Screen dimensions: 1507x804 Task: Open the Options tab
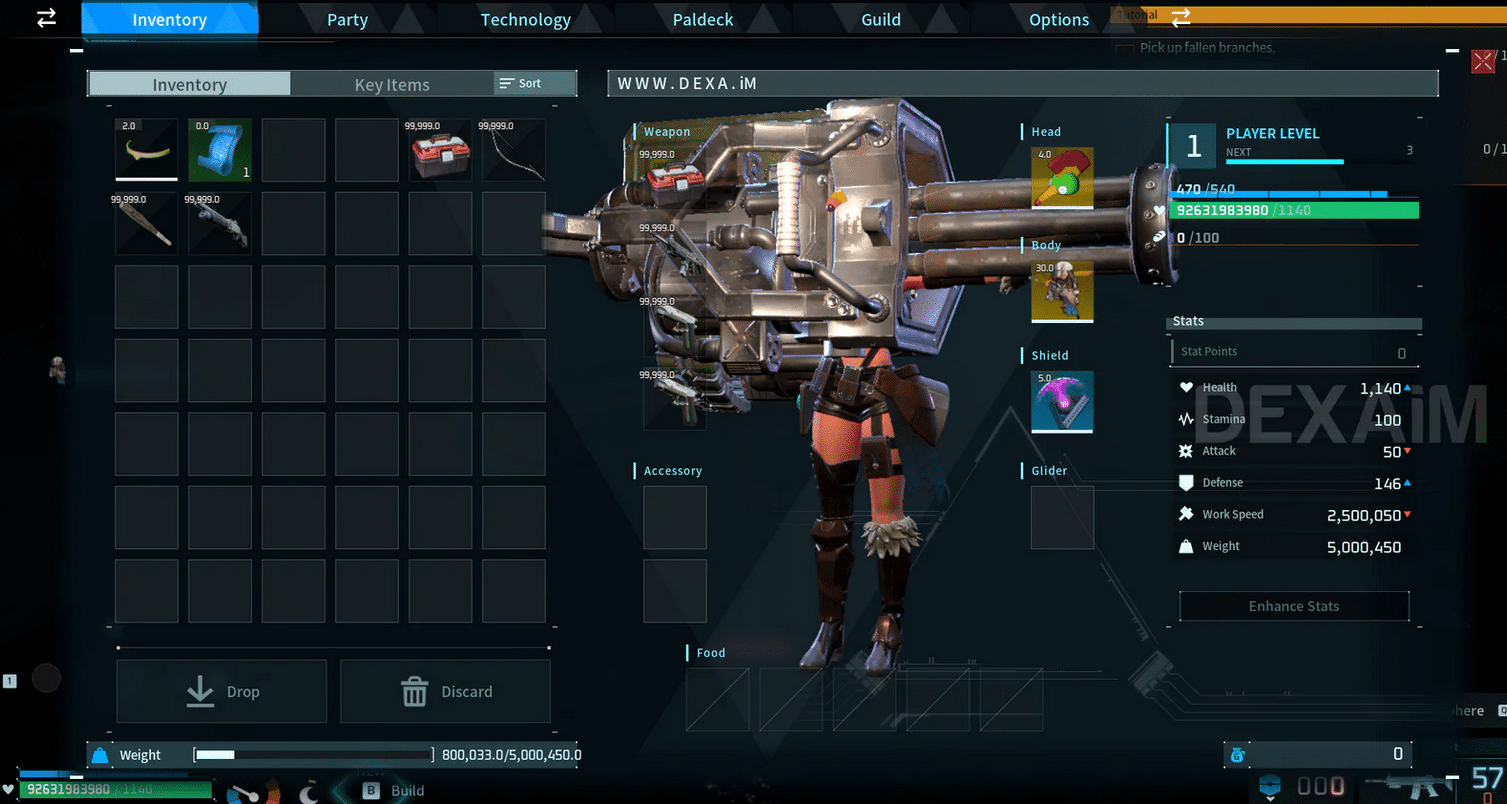tap(1059, 20)
